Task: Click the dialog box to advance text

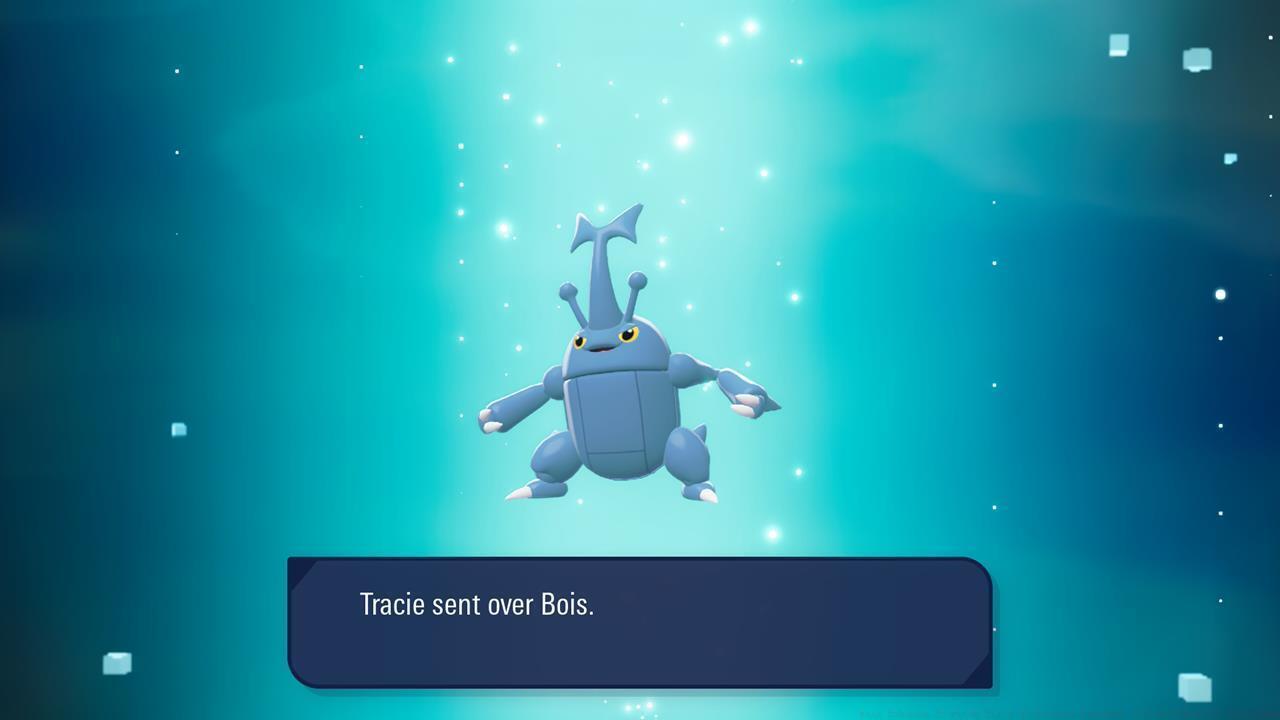Action: coord(640,620)
